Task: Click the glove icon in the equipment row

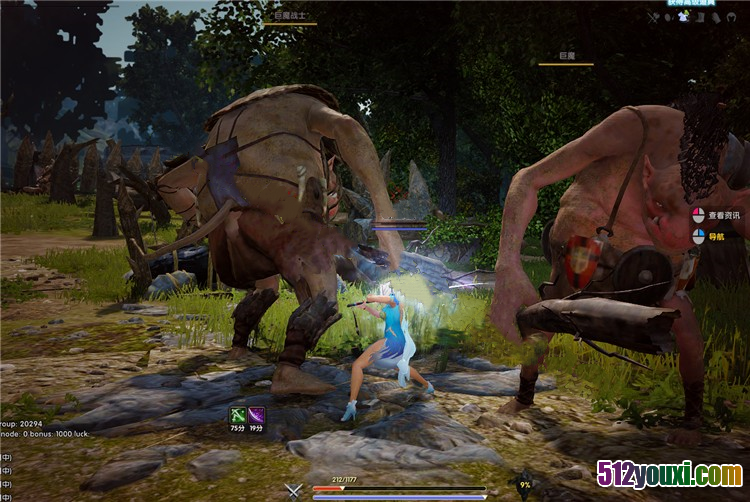Action: (716, 17)
